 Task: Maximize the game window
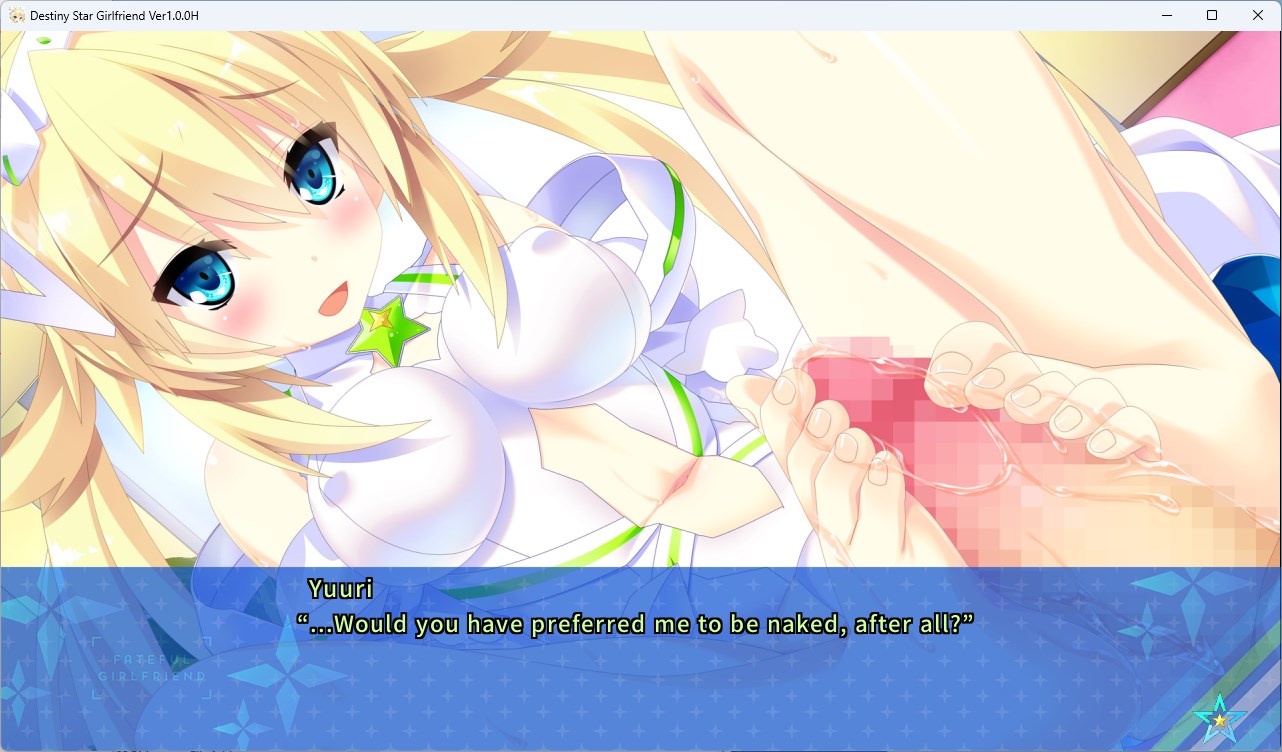[x=1212, y=15]
